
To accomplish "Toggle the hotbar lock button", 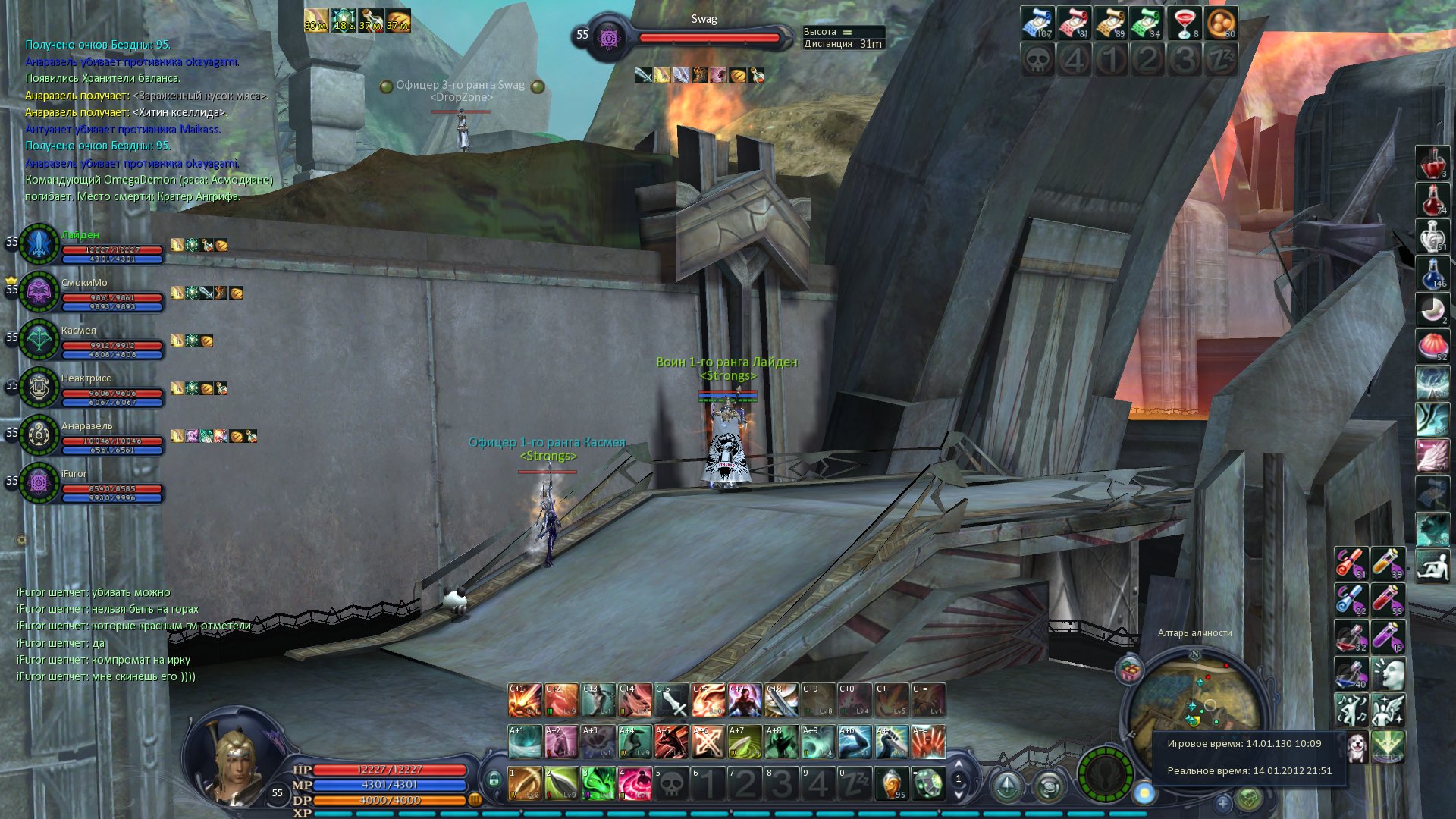I will 494,779.
